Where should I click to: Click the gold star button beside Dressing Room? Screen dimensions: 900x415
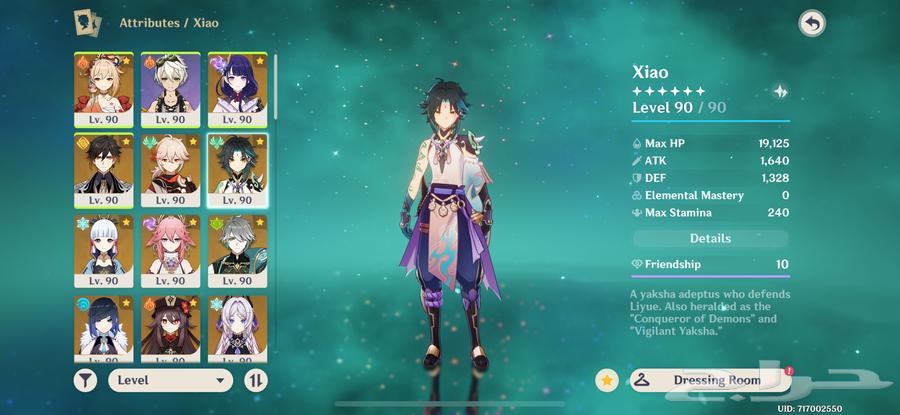click(606, 380)
